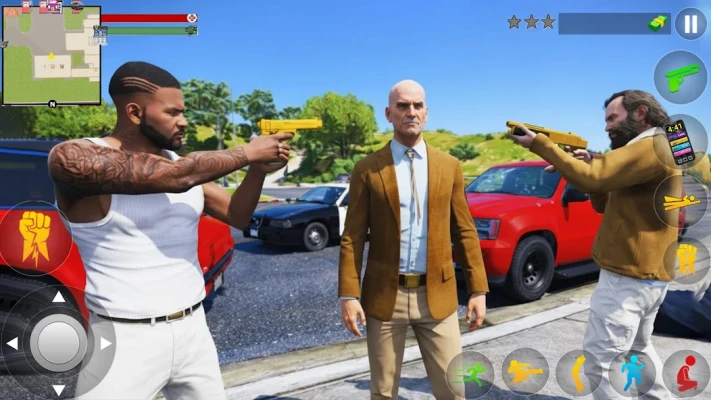Viewport: 711px width, 400px height.
Task: Pause the game
Action: coord(690,23)
